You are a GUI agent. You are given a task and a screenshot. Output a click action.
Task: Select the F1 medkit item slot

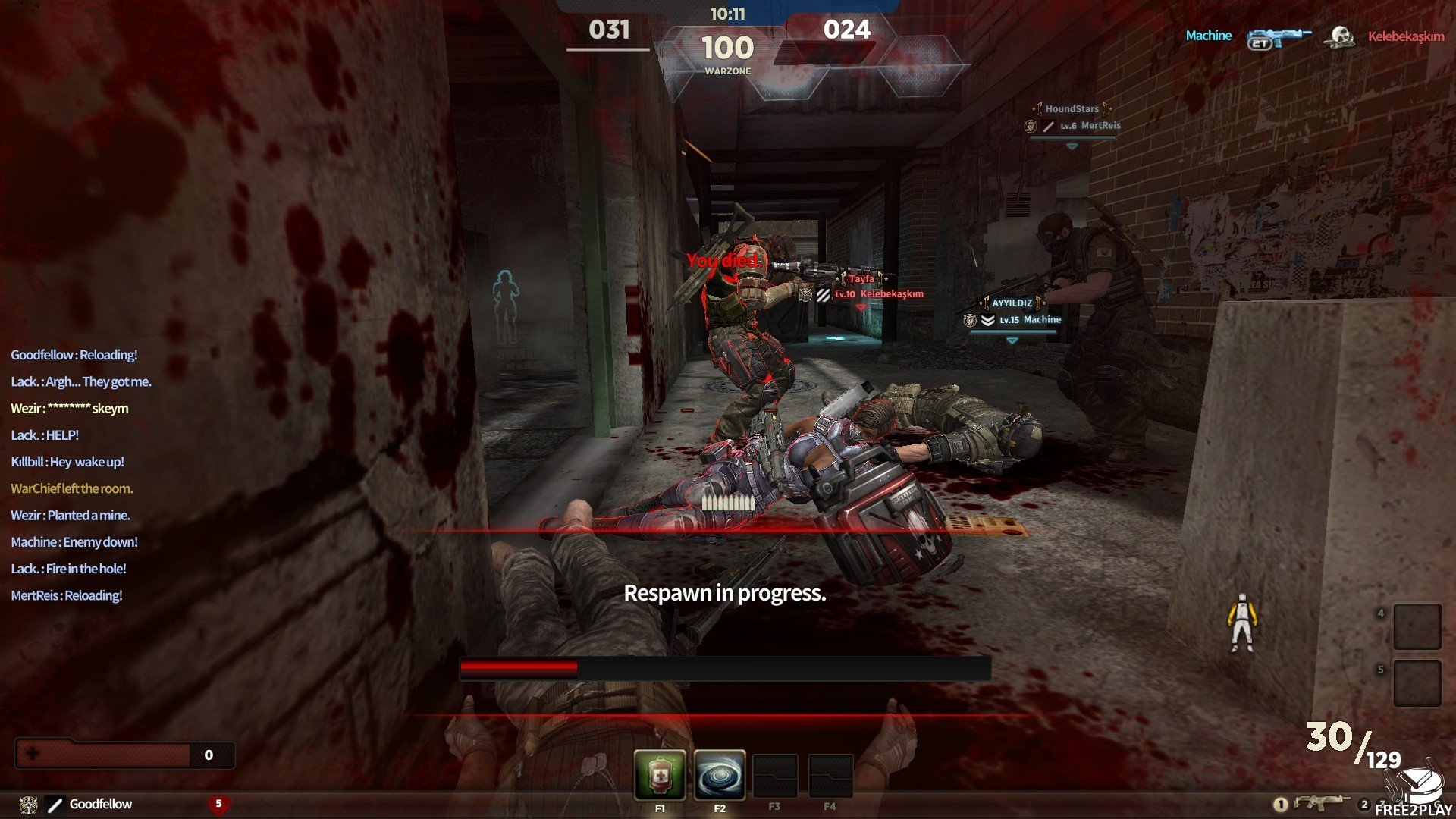pyautogui.click(x=660, y=775)
